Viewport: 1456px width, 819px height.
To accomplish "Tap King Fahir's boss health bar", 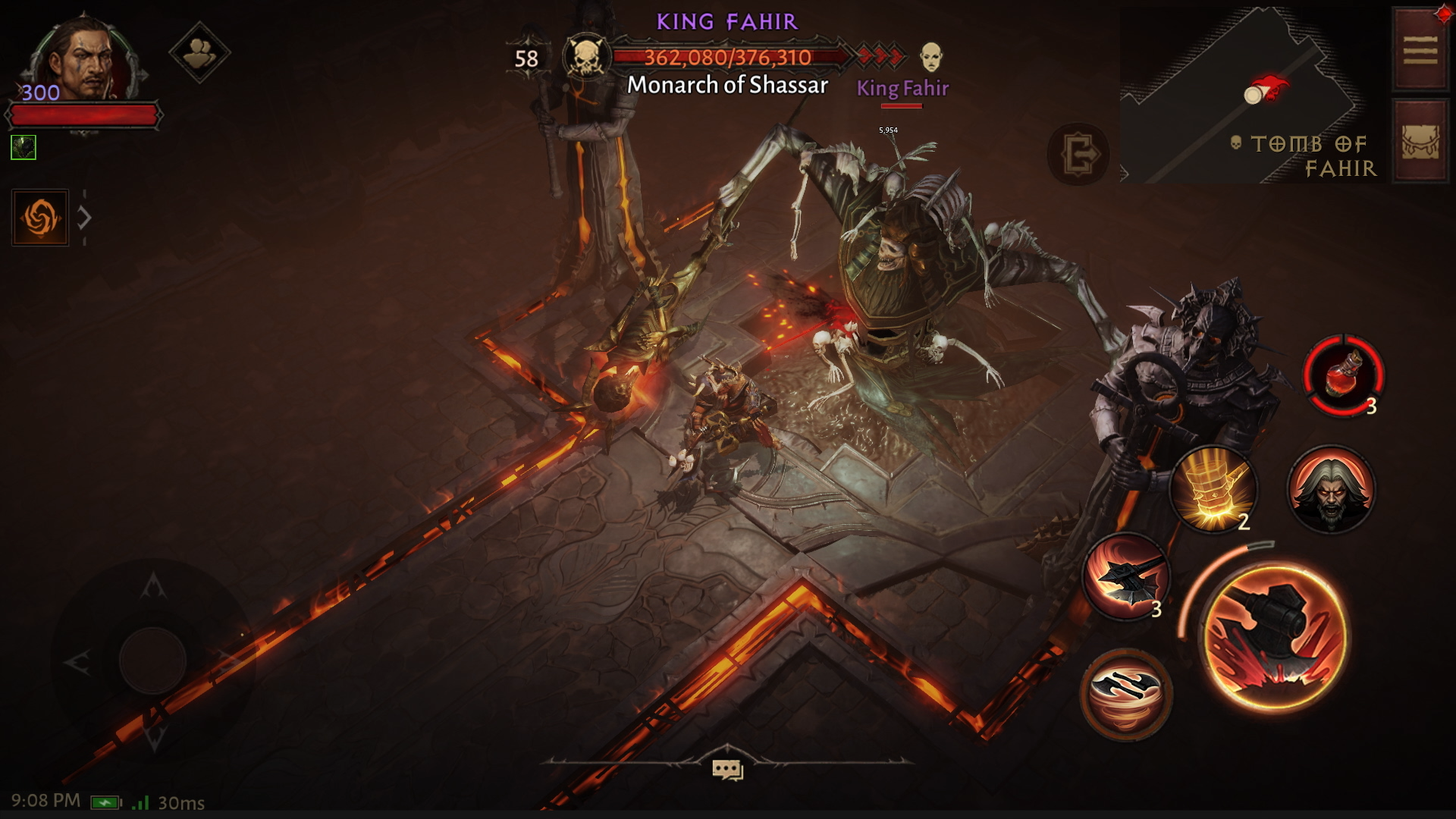I will (728, 55).
